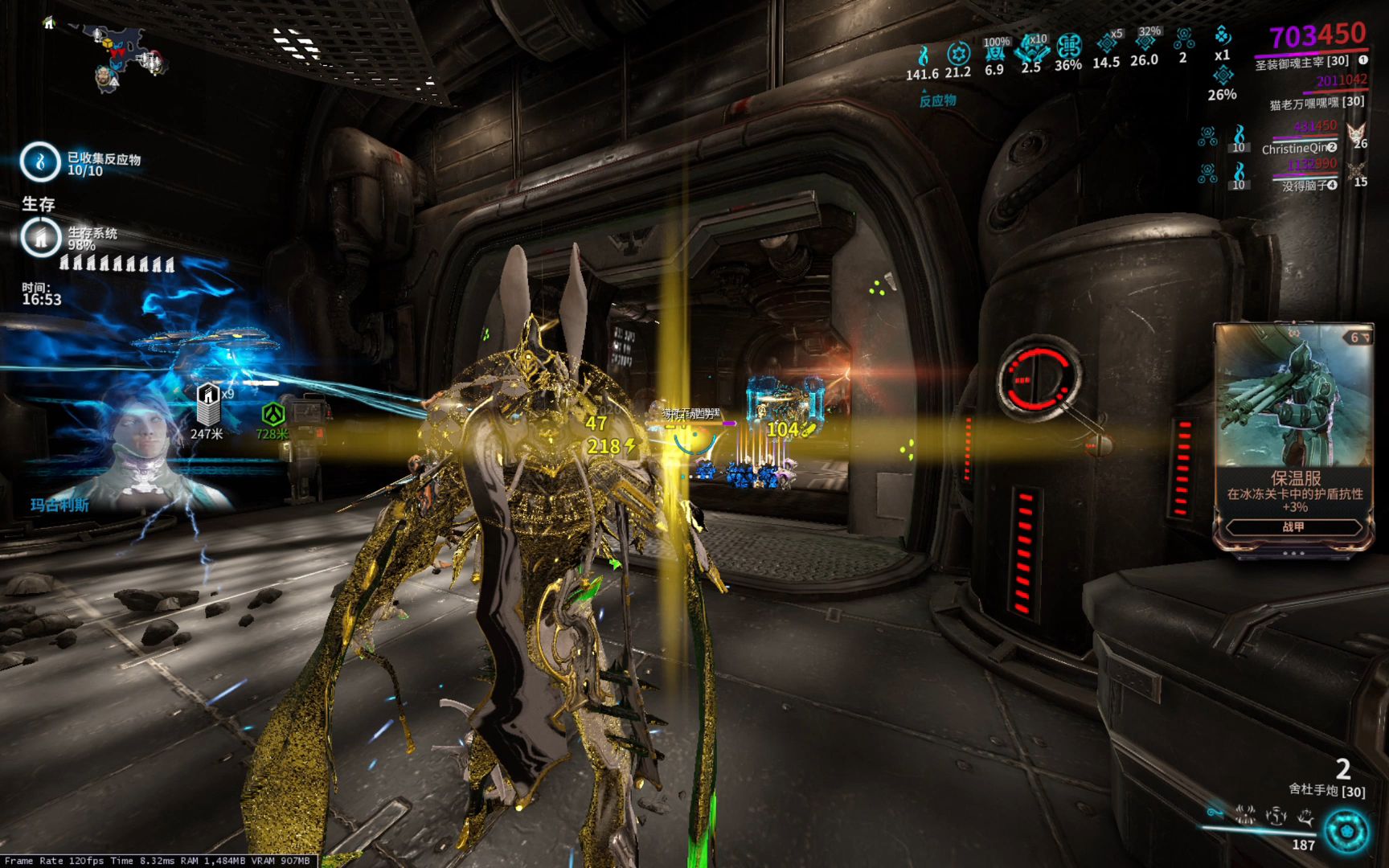Activate the radiating waves second ability icon

[x=1246, y=815]
